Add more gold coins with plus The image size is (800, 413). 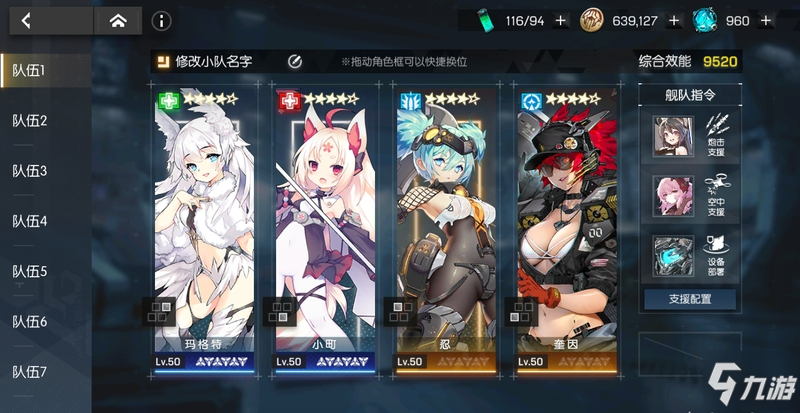point(674,20)
